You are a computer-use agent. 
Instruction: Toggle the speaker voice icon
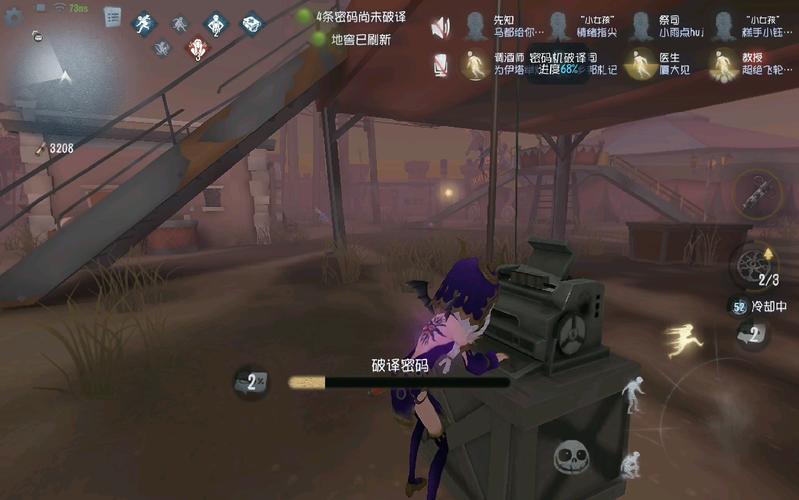440,28
